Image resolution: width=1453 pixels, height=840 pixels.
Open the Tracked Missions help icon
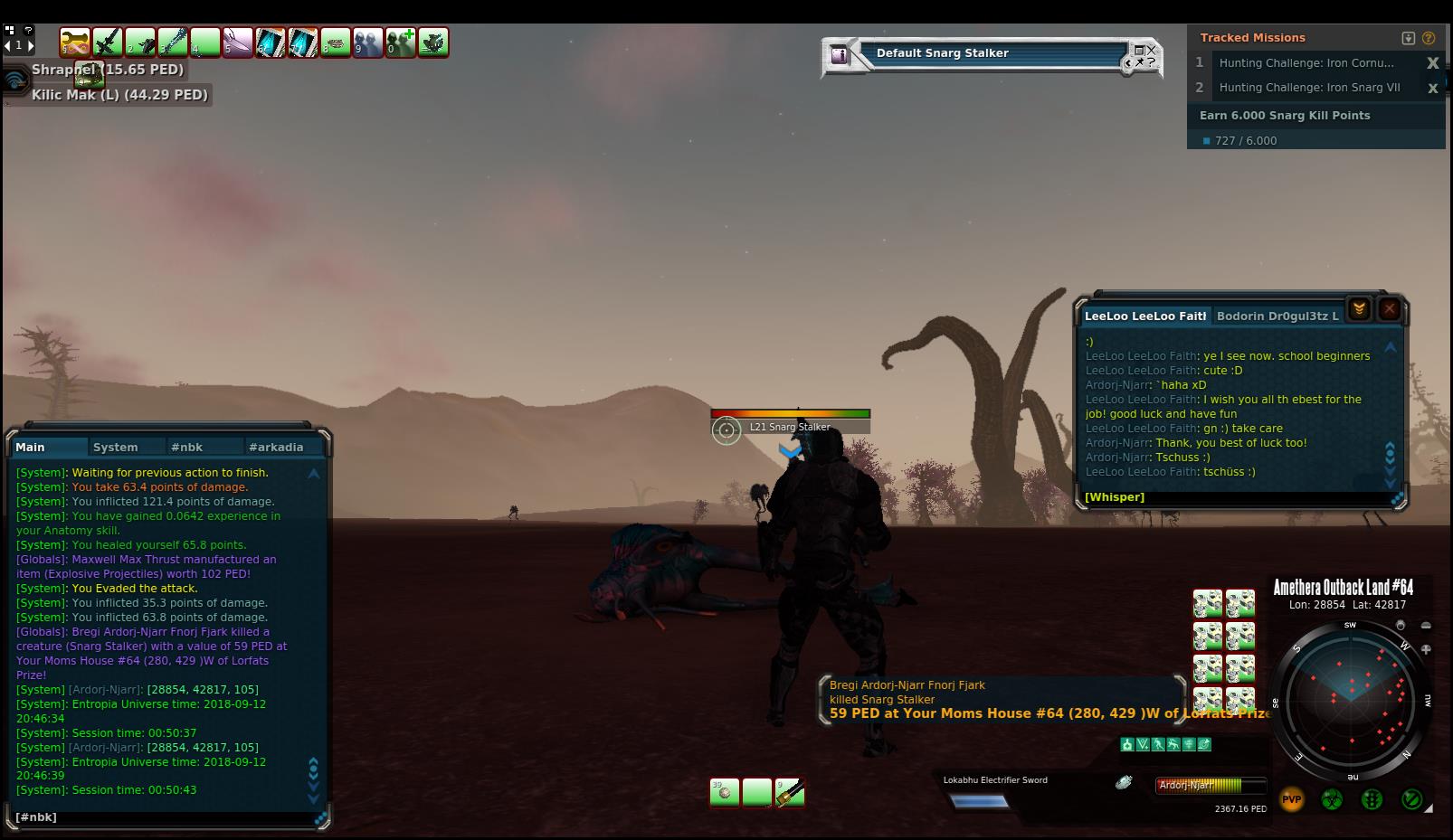pos(1429,38)
